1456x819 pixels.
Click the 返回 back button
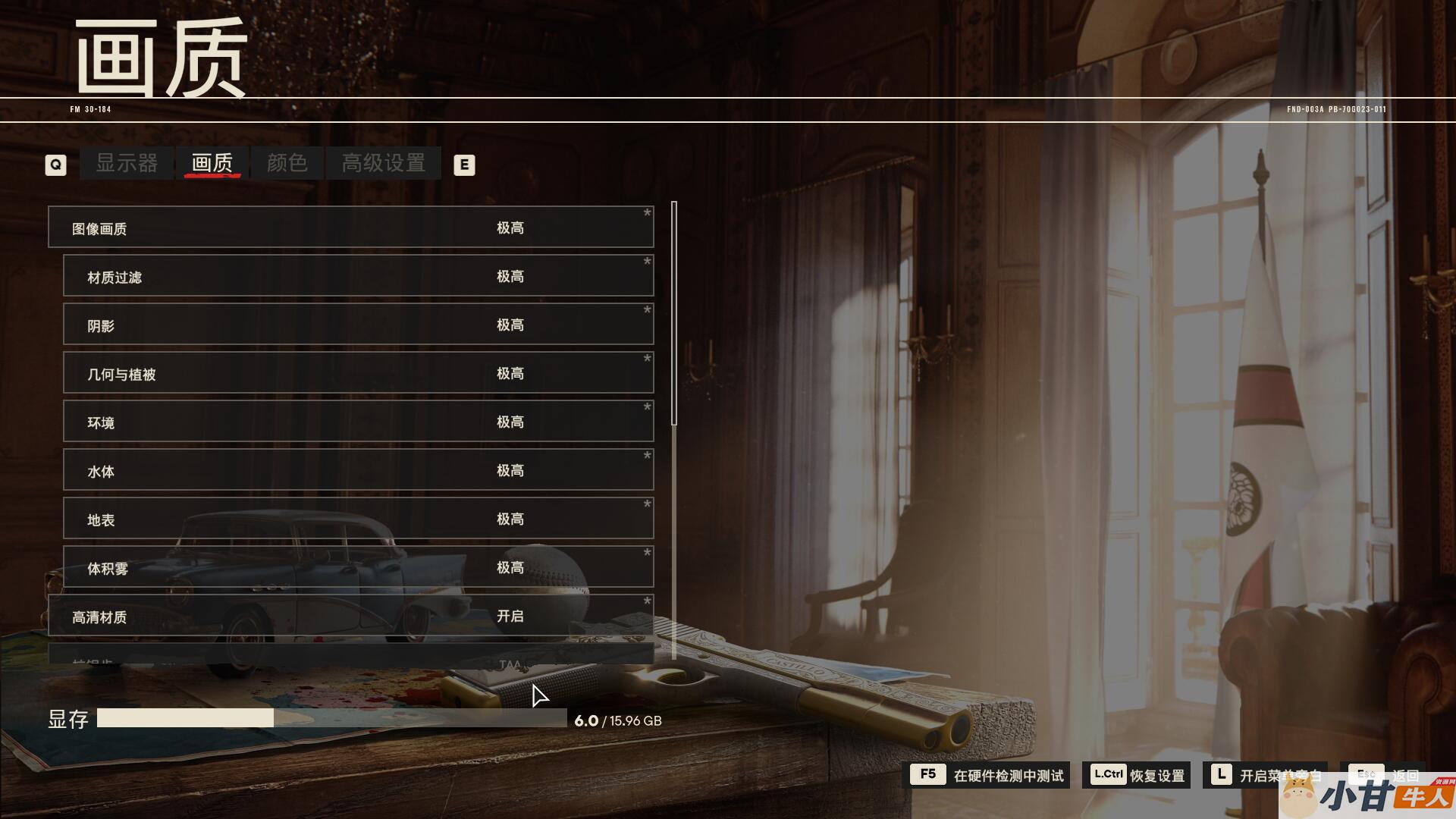click(x=1386, y=775)
